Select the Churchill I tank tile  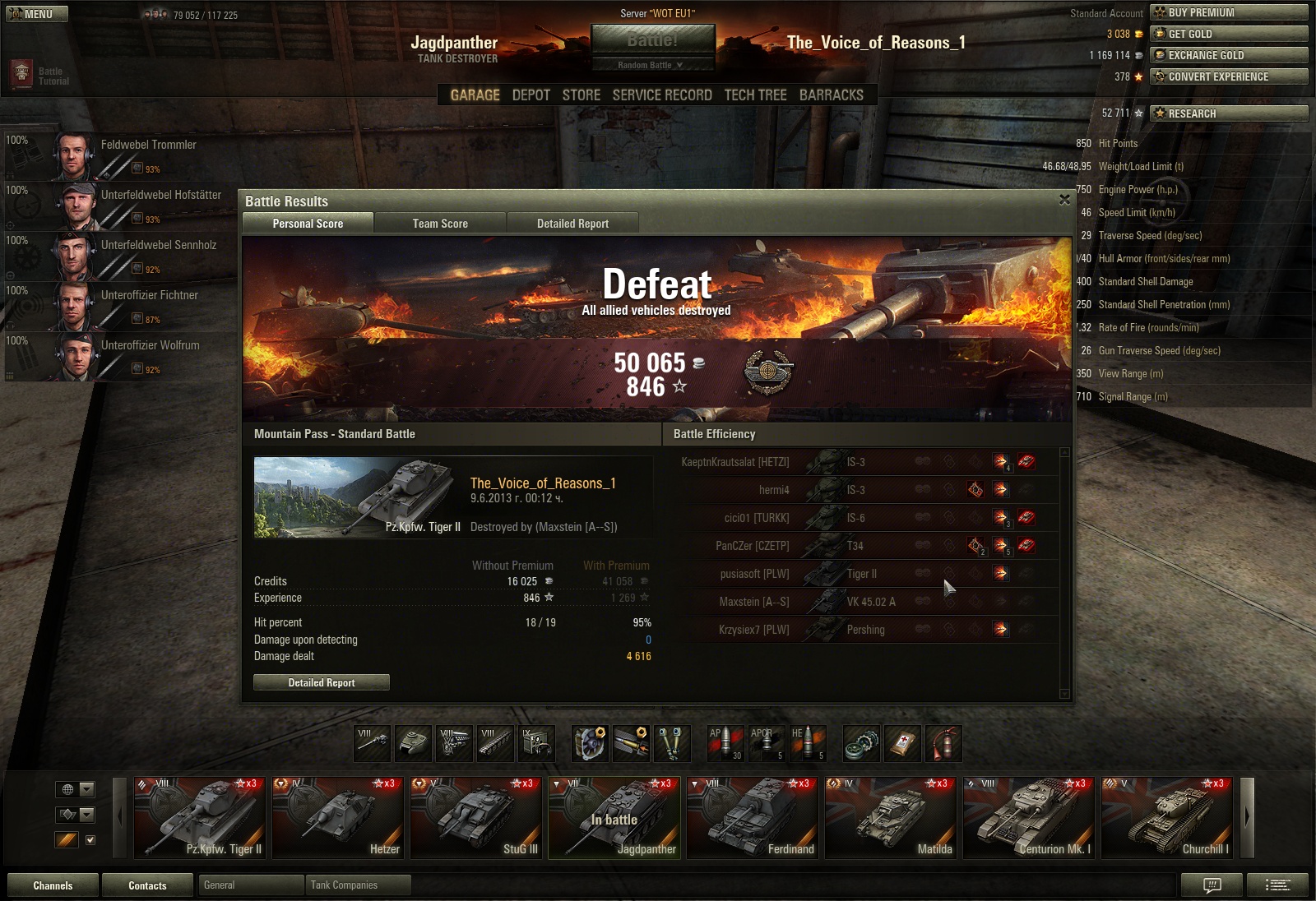(x=1167, y=817)
